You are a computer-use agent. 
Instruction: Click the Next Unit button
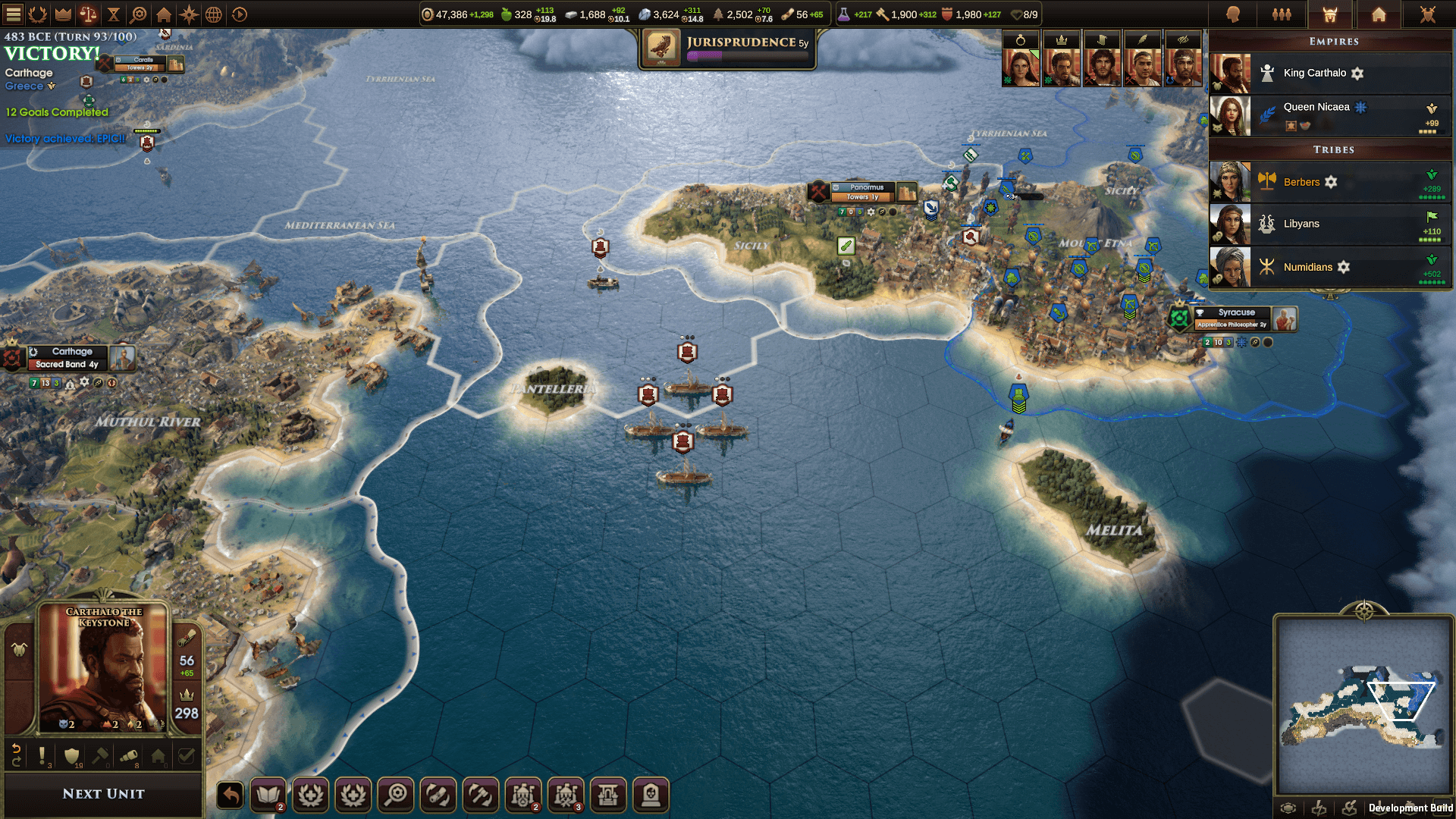pos(102,793)
